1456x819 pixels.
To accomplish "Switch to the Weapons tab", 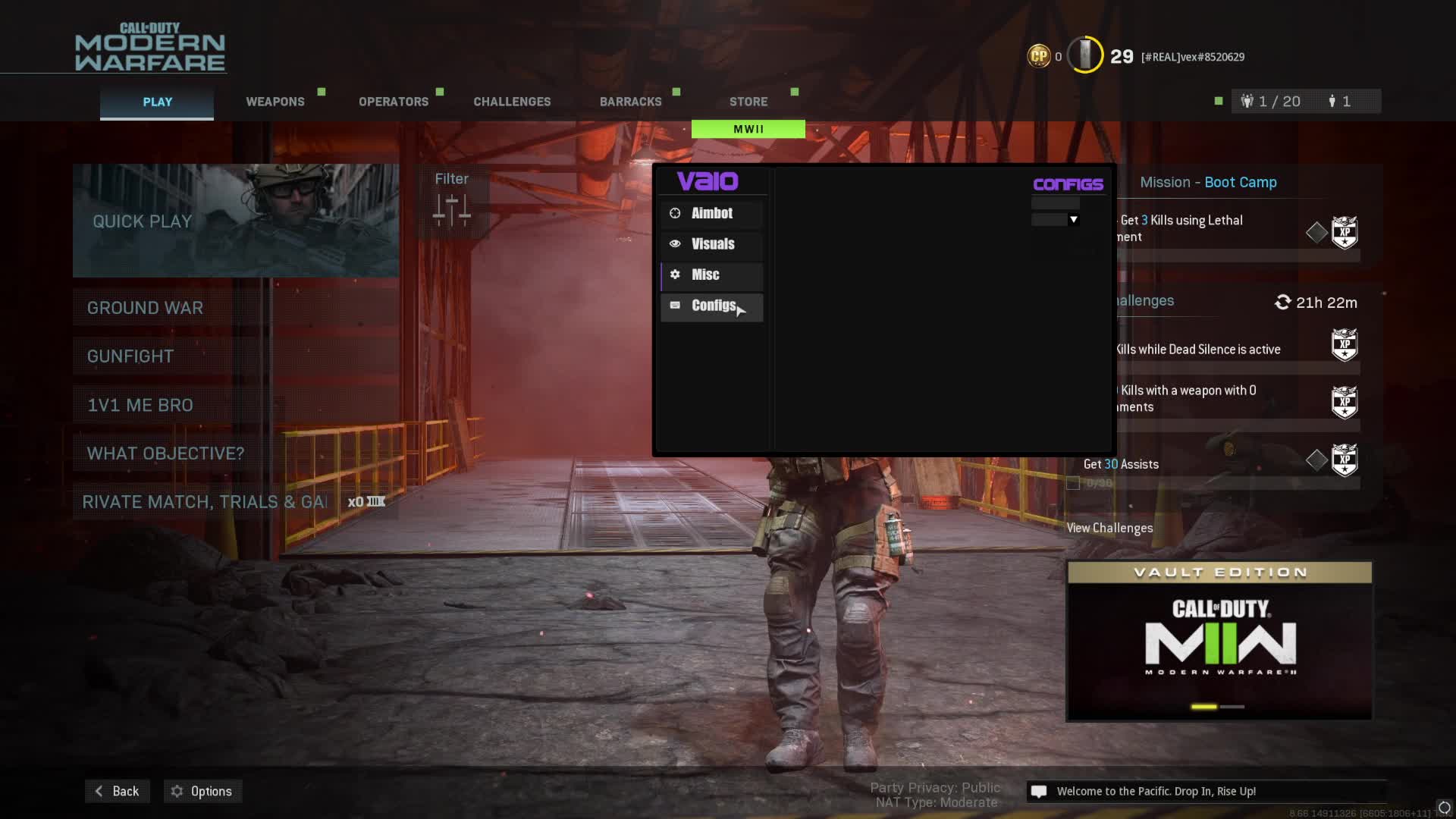I will [275, 102].
